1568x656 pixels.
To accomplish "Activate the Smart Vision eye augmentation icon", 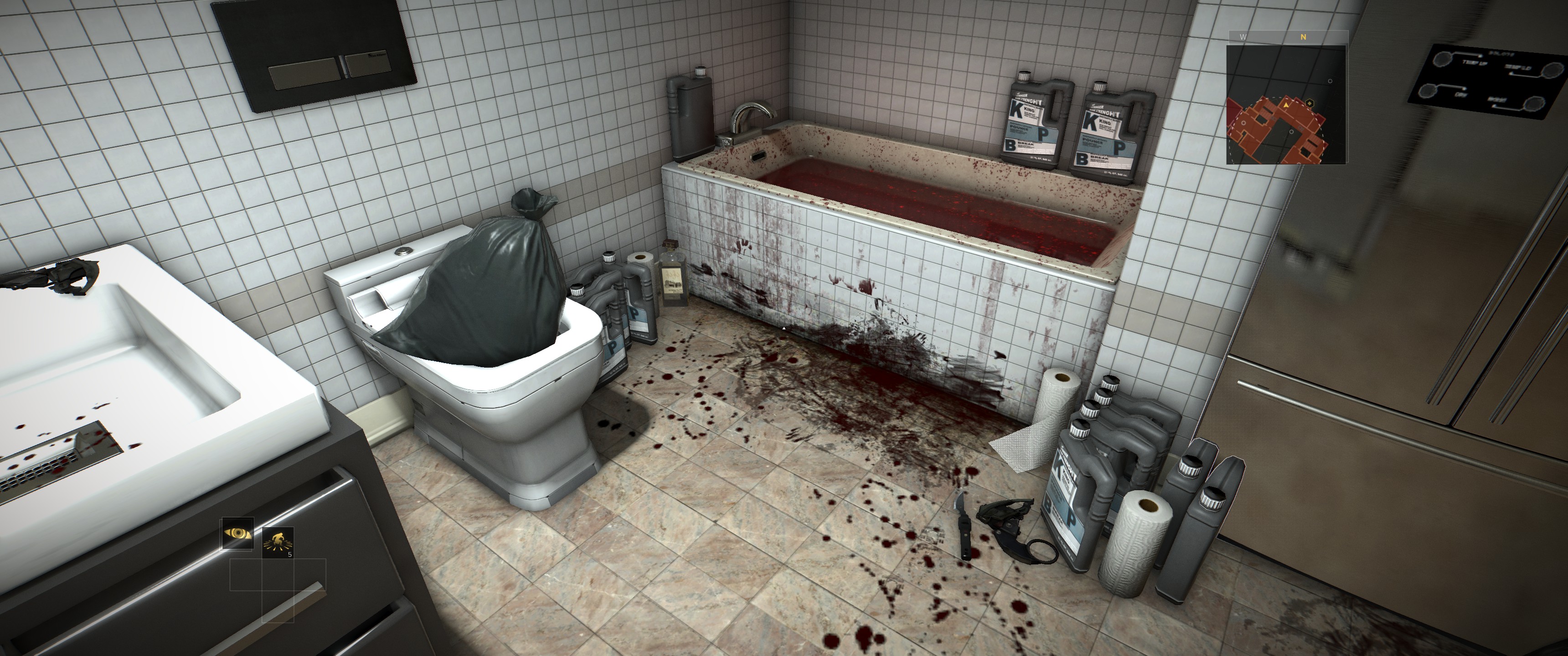I will 237,534.
